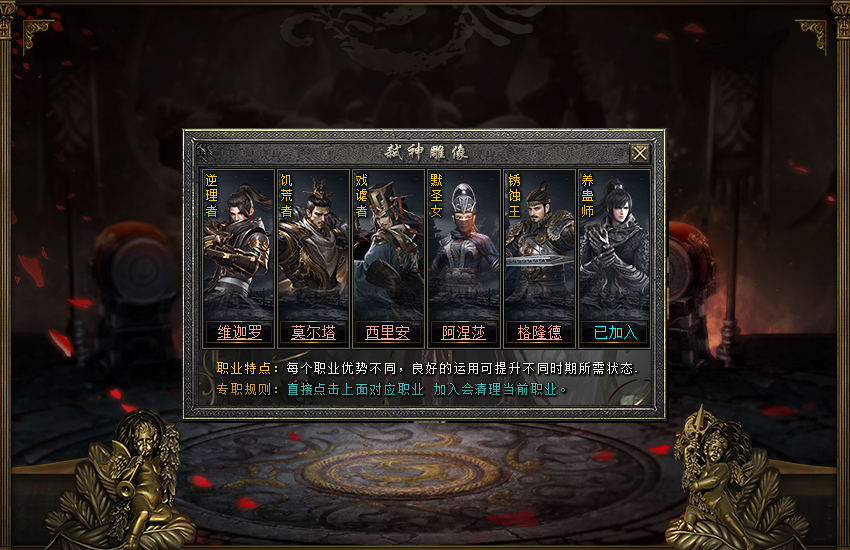This screenshot has height=550, width=850.
Task: Close the 弑神雕像 class selection window
Action: (639, 153)
